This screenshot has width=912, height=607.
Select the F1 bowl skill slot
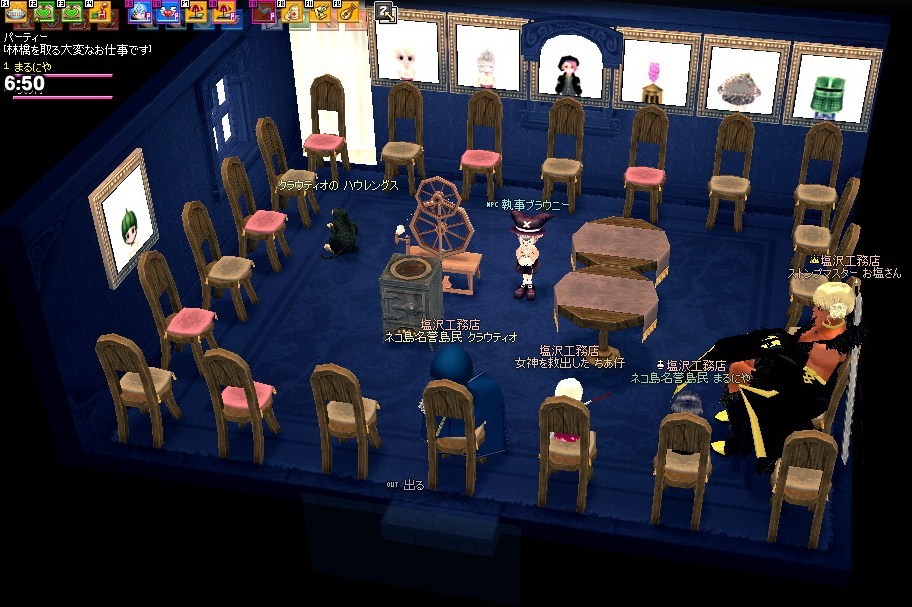click(15, 13)
